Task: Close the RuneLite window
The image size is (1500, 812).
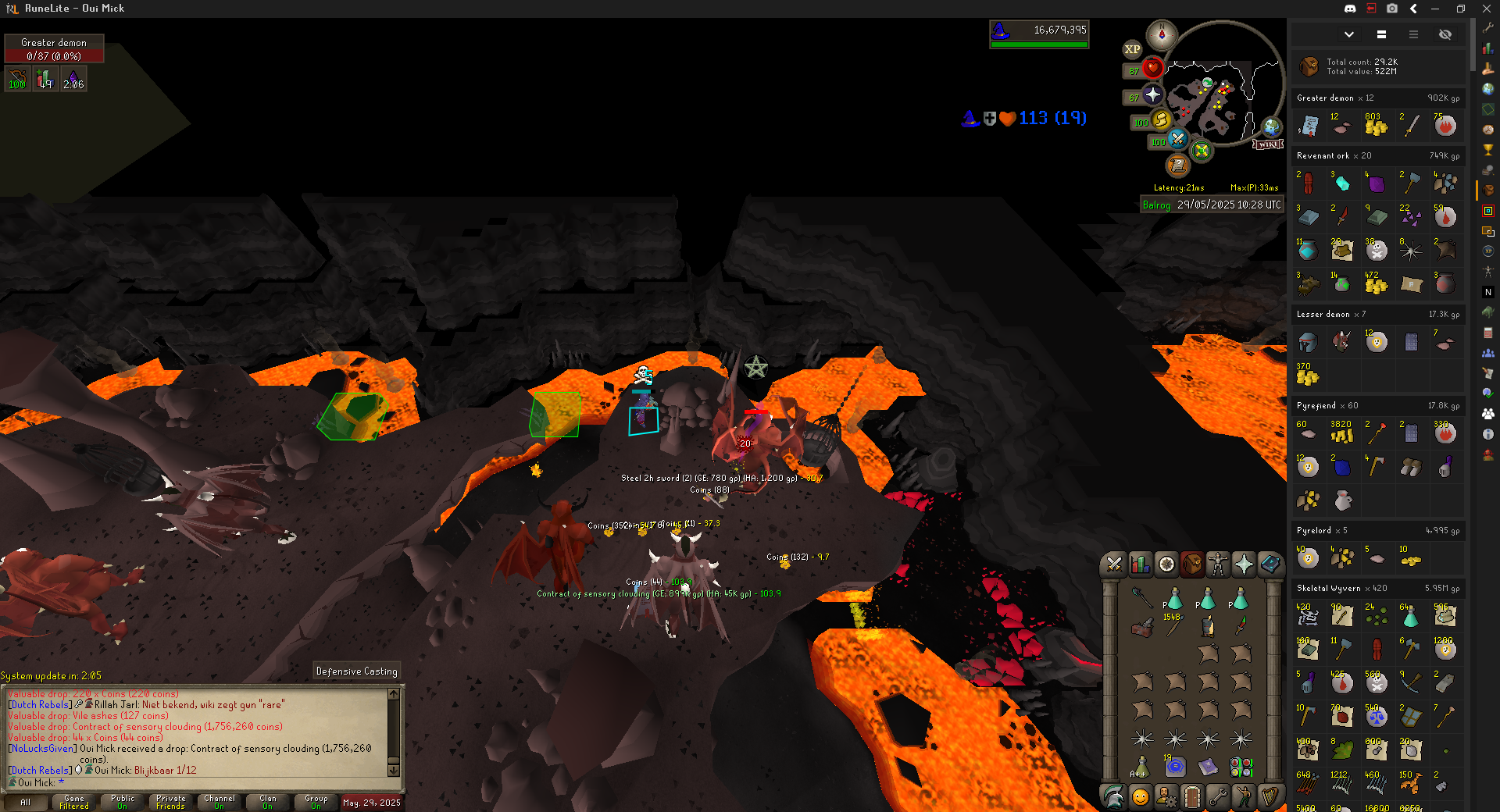Action: [x=1486, y=9]
